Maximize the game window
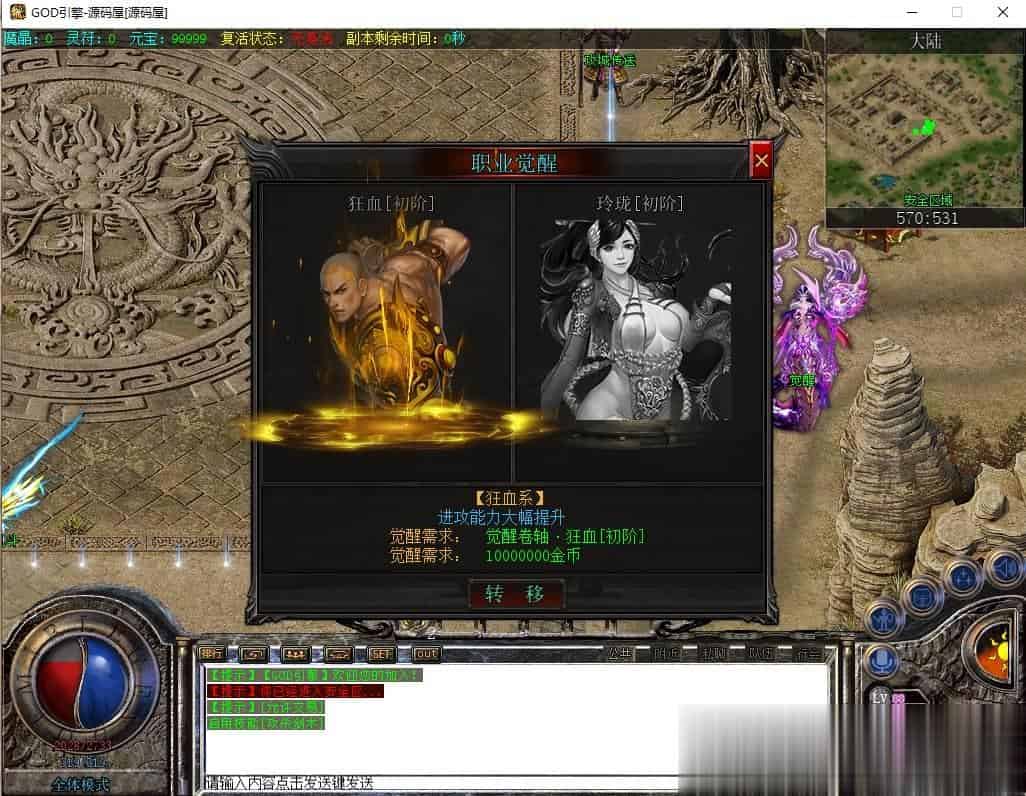Screen dimensions: 1026x796 (957, 13)
